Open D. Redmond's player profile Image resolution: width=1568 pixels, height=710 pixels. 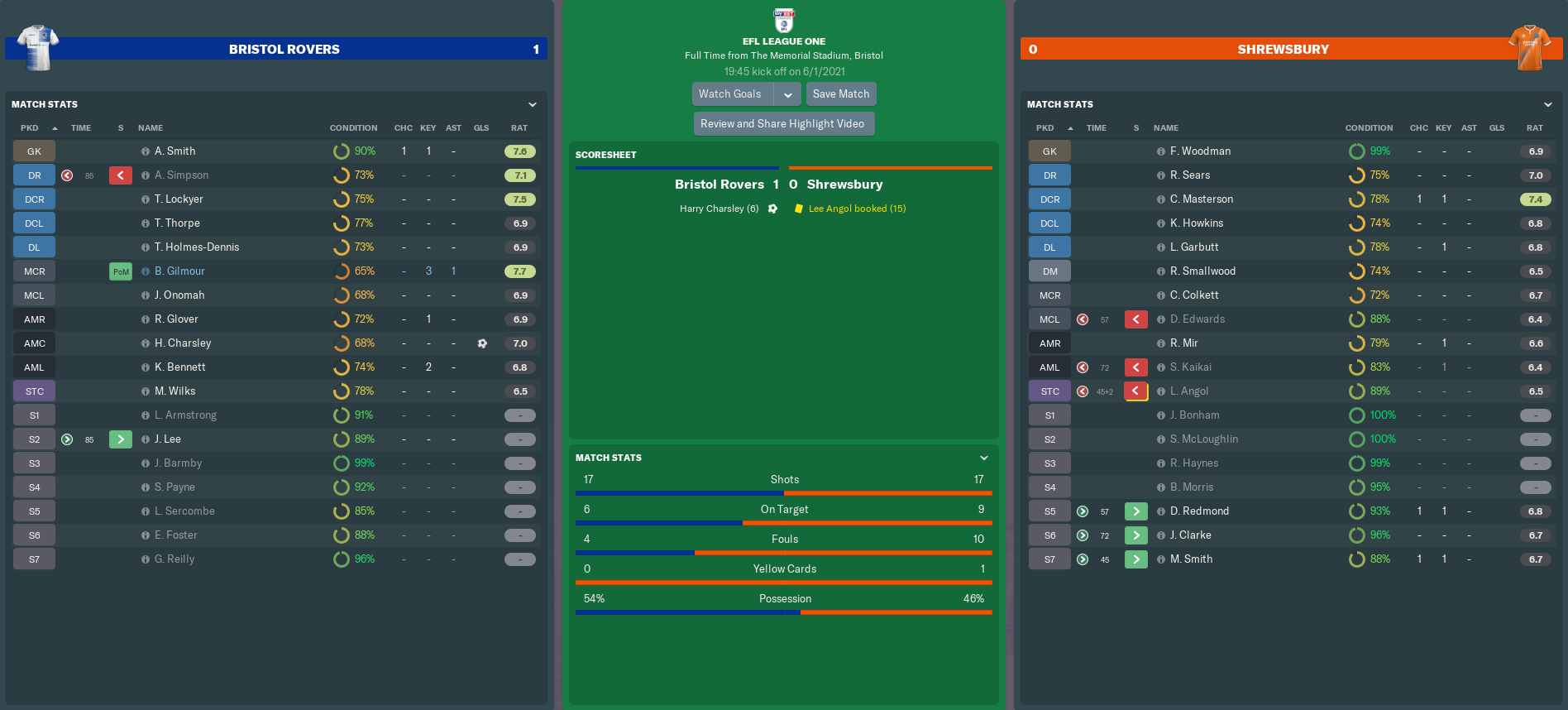coord(1199,511)
